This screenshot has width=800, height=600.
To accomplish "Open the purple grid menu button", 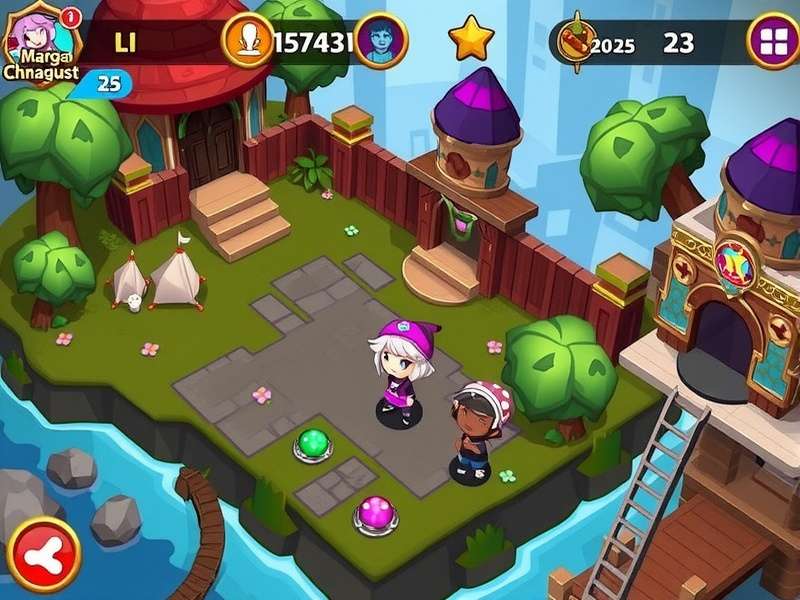I will pos(773,41).
